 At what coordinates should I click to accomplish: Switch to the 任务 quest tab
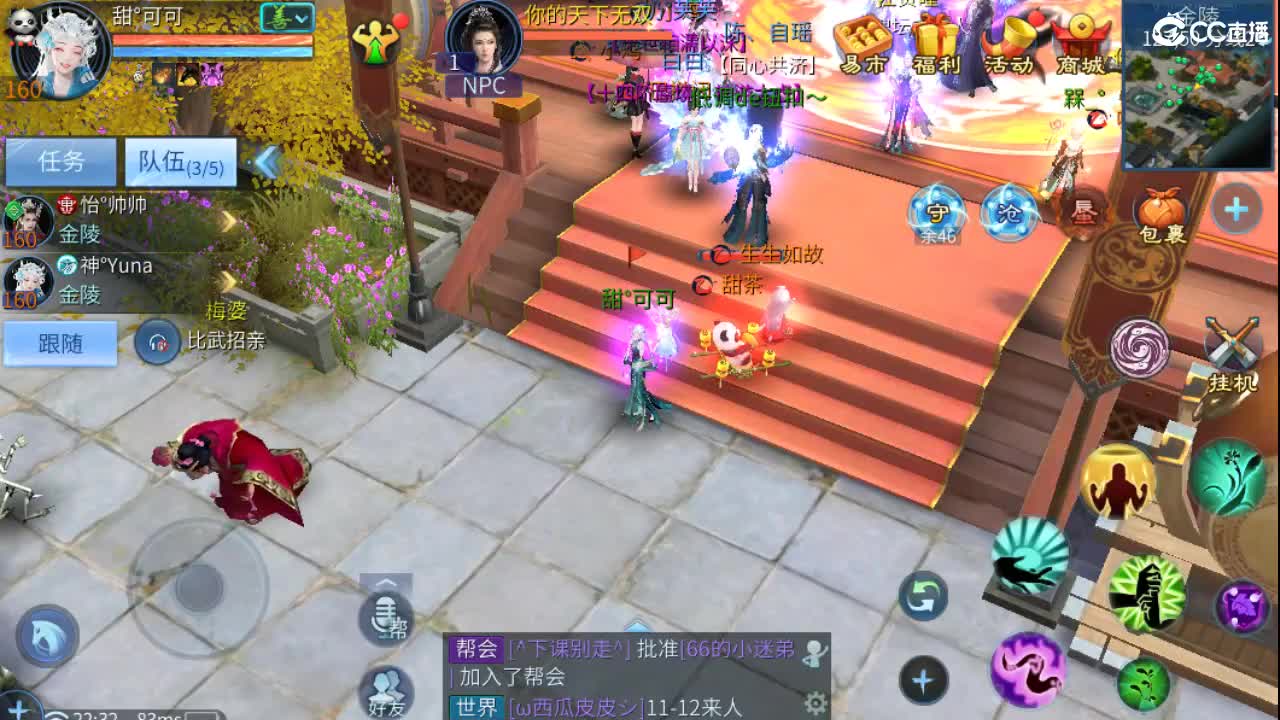60,162
